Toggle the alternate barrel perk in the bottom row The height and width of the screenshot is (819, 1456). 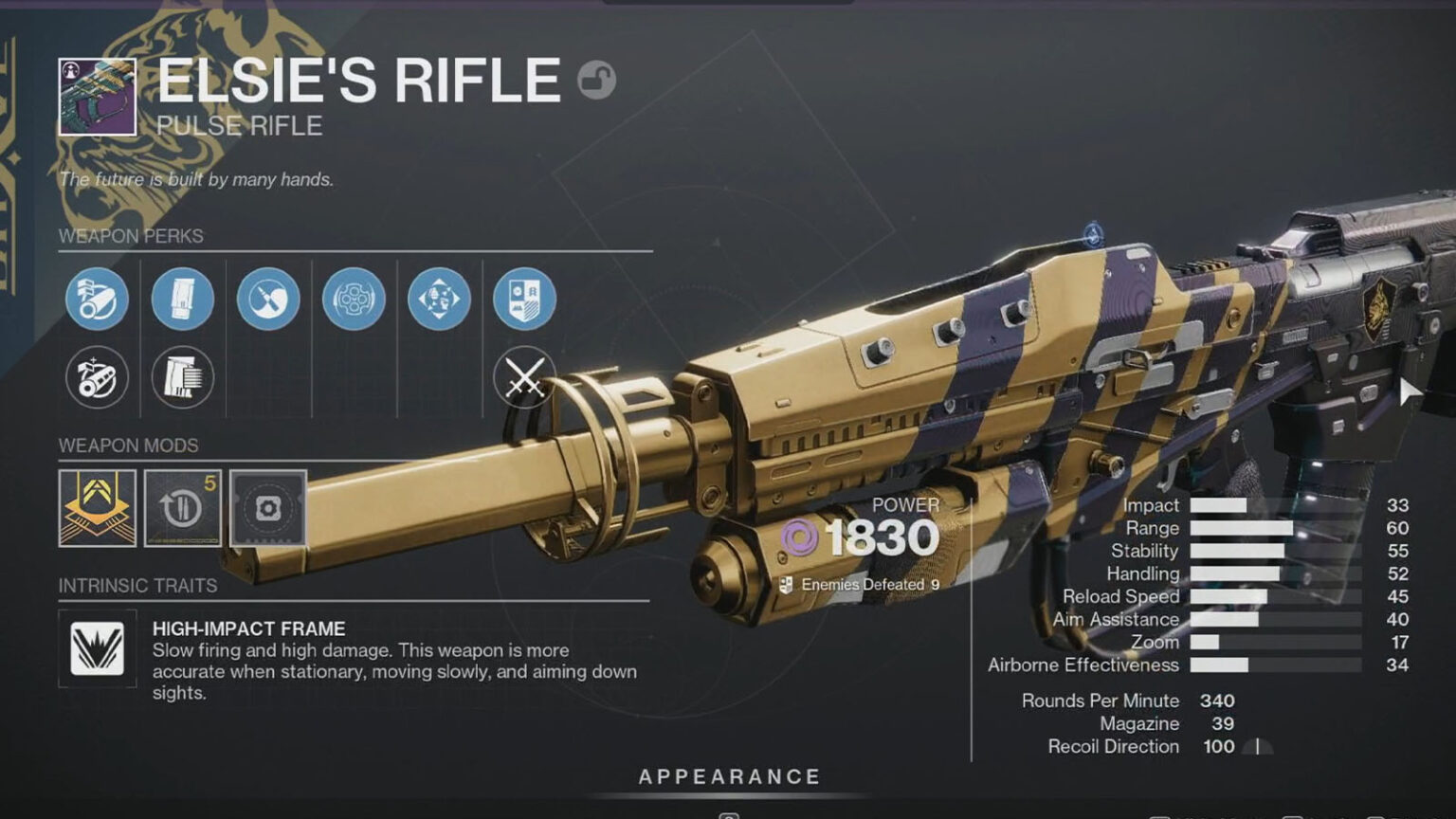click(96, 377)
